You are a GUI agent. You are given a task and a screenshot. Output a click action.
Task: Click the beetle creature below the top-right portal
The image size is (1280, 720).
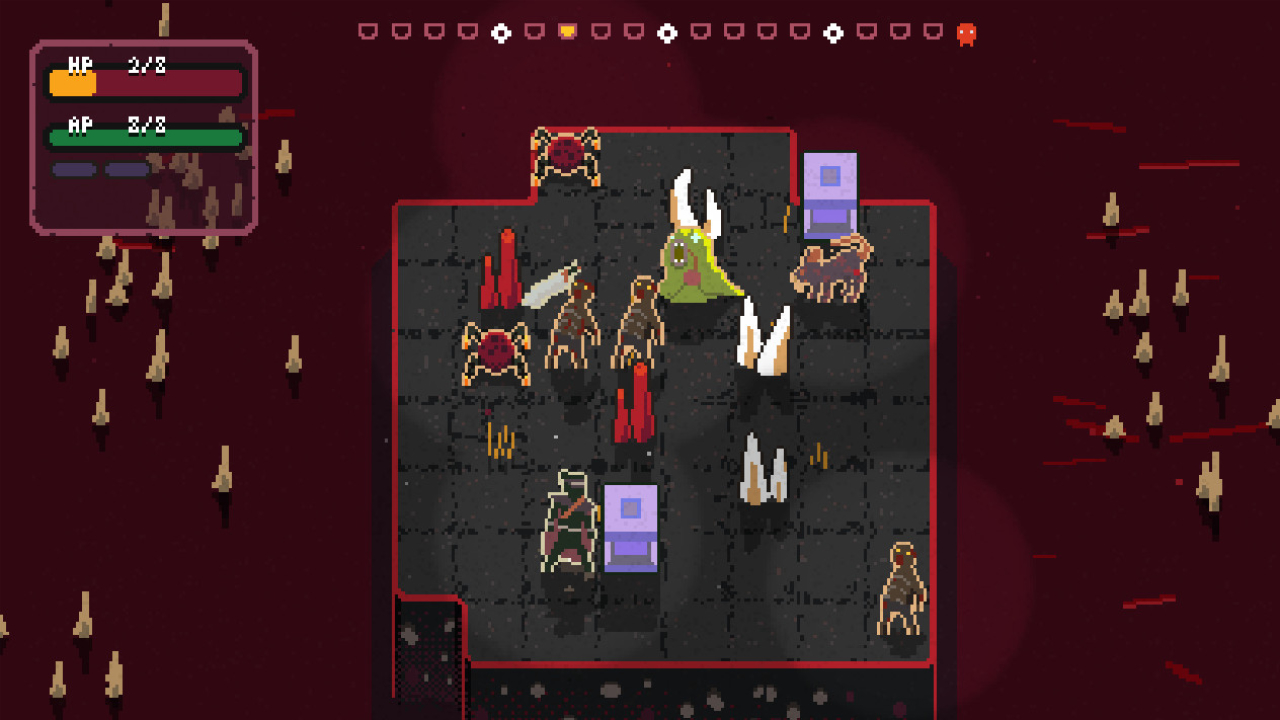click(833, 265)
